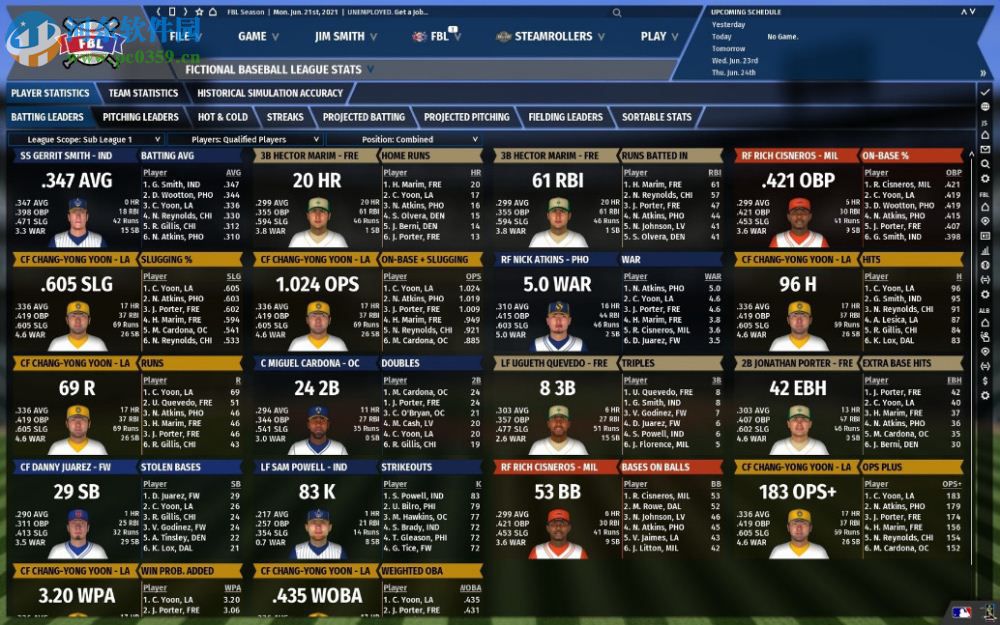The width and height of the screenshot is (1000, 625).
Task: Open the Projected Batting tab
Action: pos(363,117)
